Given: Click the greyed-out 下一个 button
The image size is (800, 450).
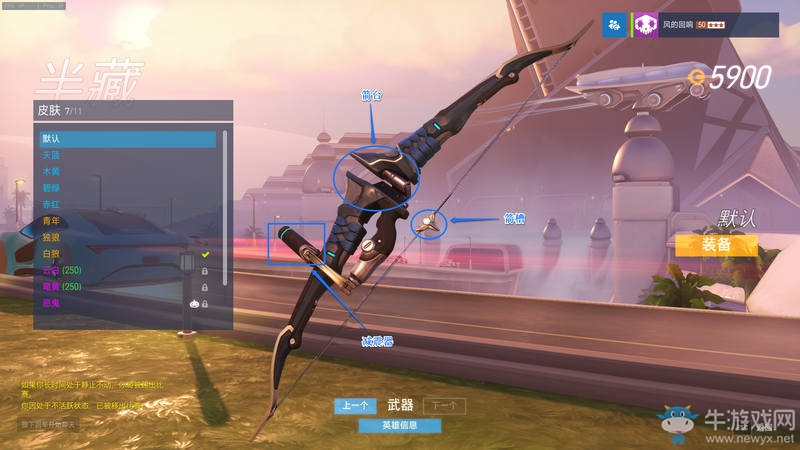Looking at the screenshot, I should pos(444,405).
